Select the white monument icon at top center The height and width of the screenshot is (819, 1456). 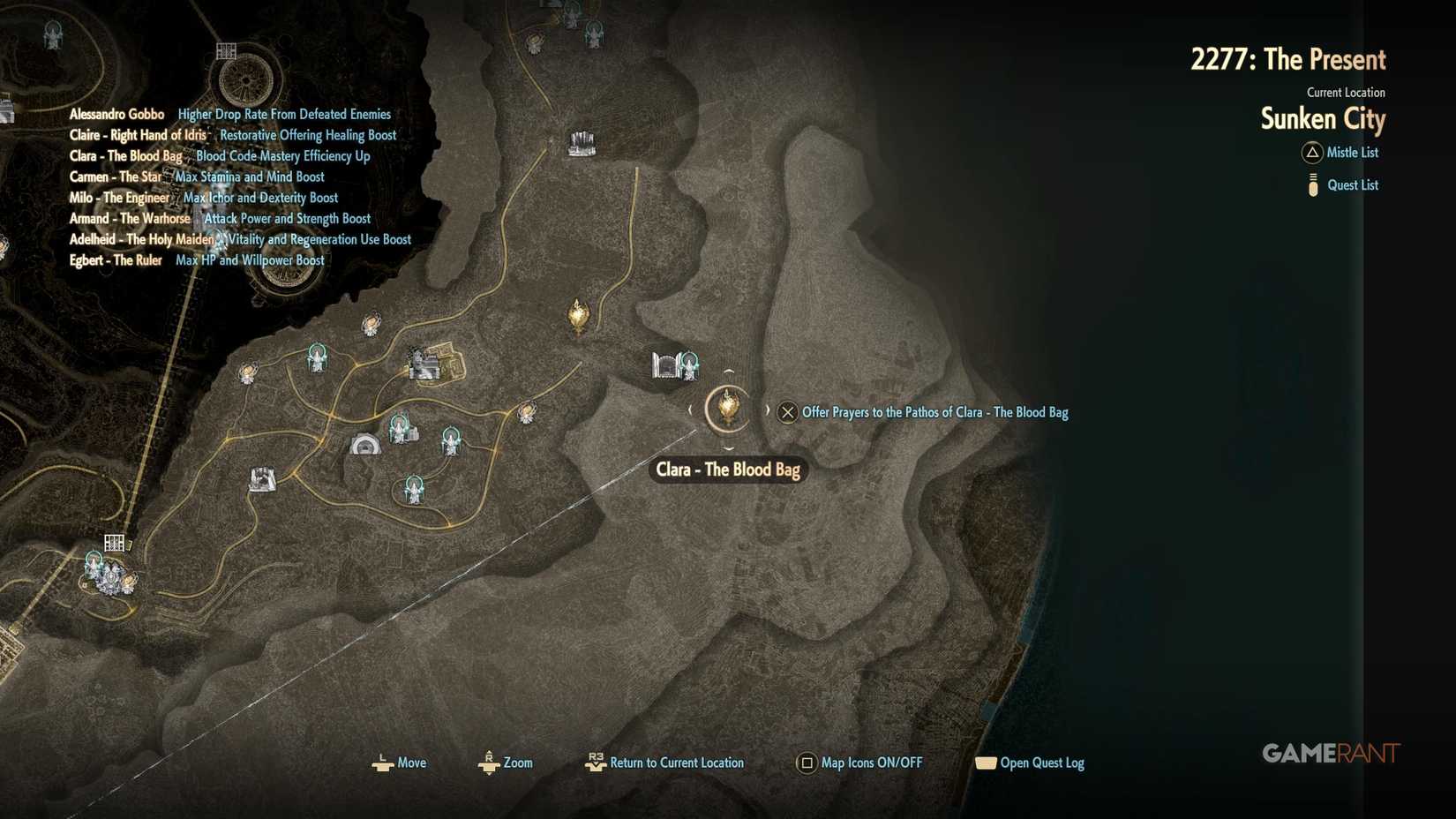(x=582, y=141)
